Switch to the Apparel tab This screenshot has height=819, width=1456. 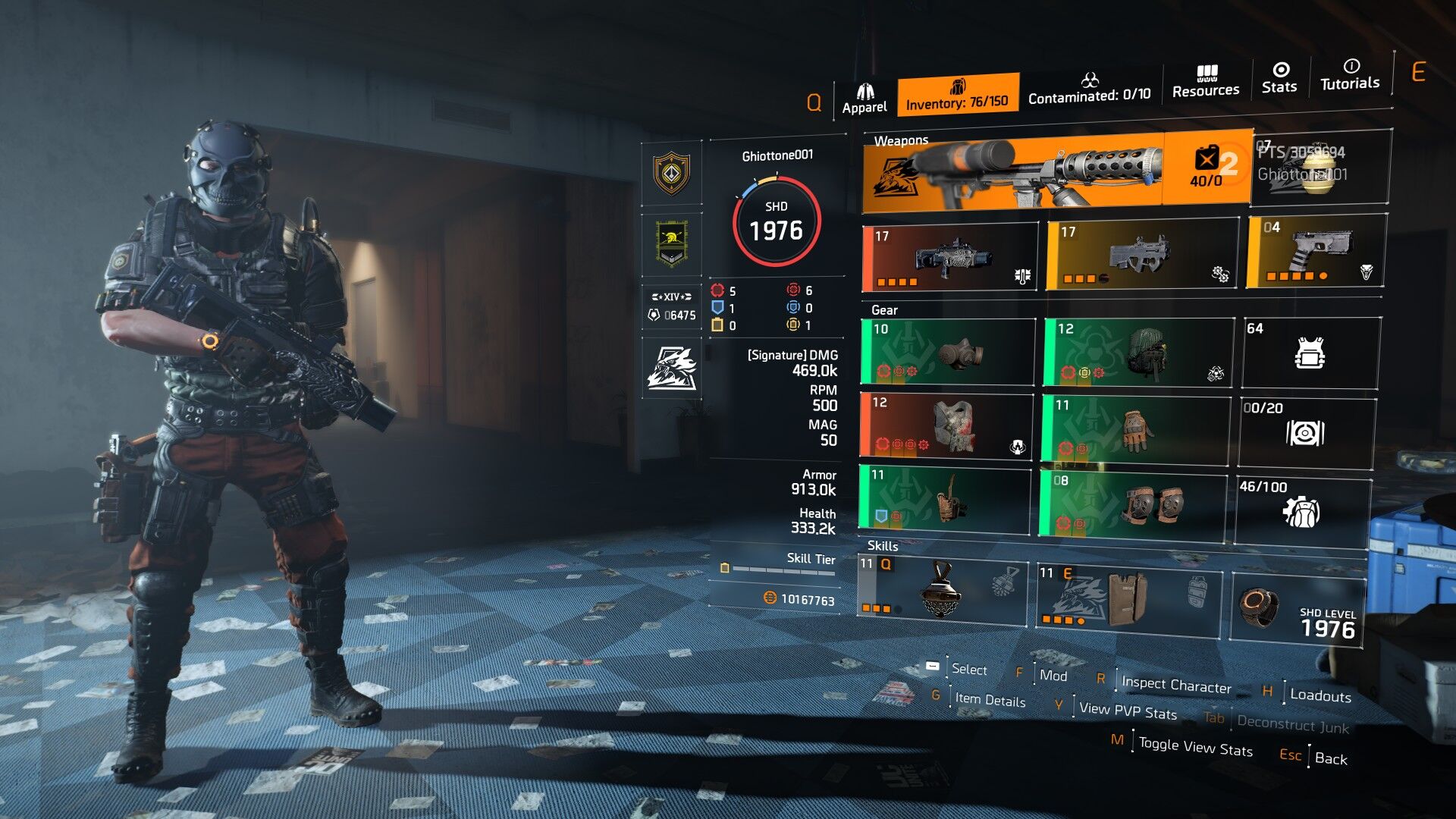(x=864, y=99)
